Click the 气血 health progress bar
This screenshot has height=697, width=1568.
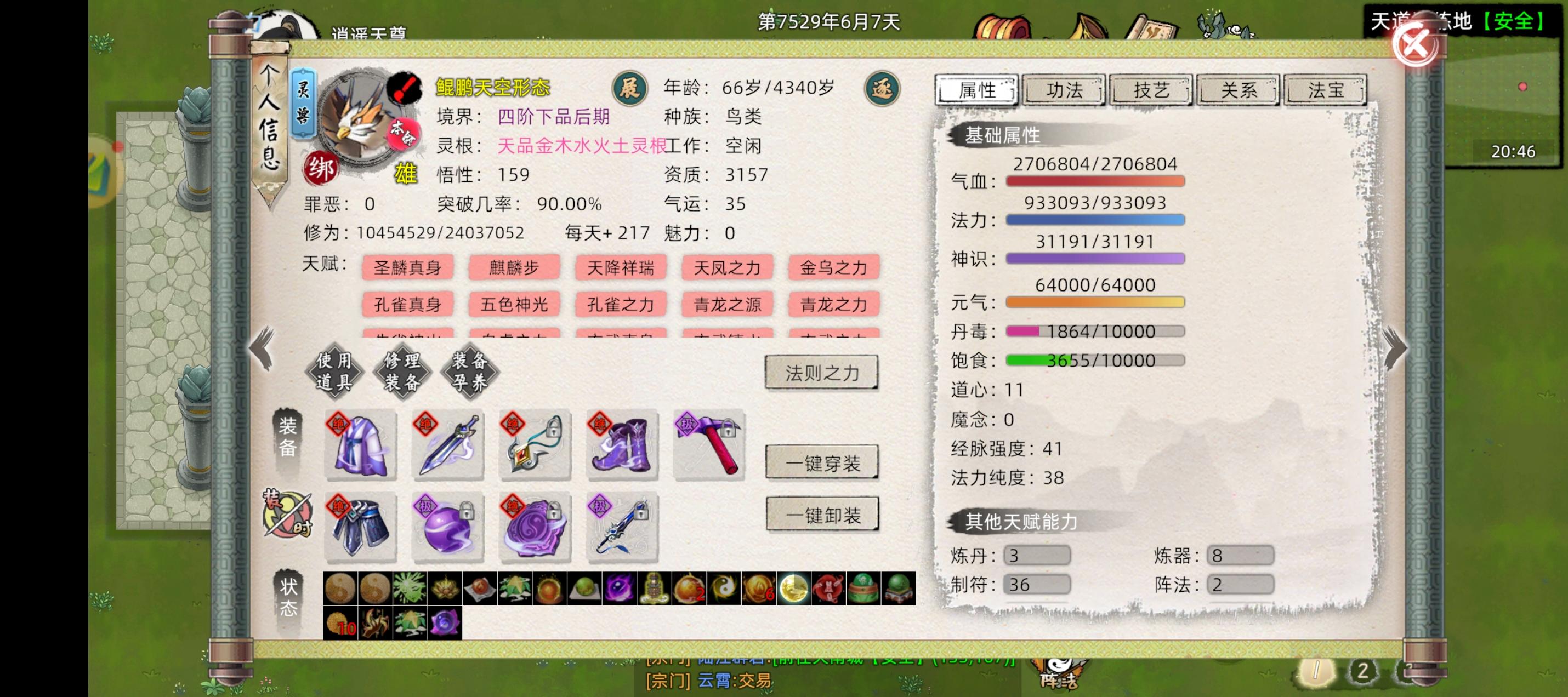click(x=1095, y=180)
